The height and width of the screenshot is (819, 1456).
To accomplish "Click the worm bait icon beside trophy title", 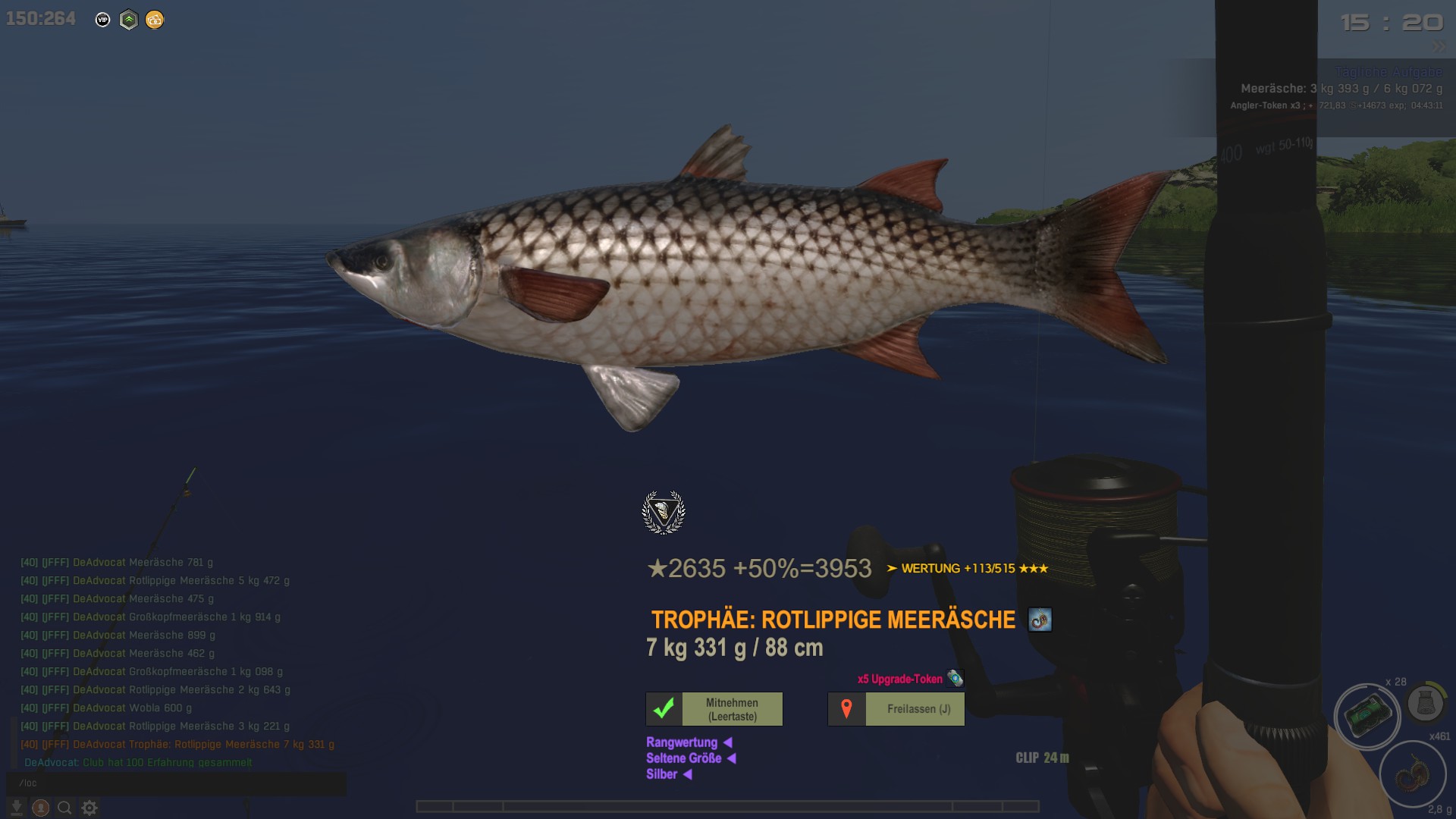I will point(1040,620).
